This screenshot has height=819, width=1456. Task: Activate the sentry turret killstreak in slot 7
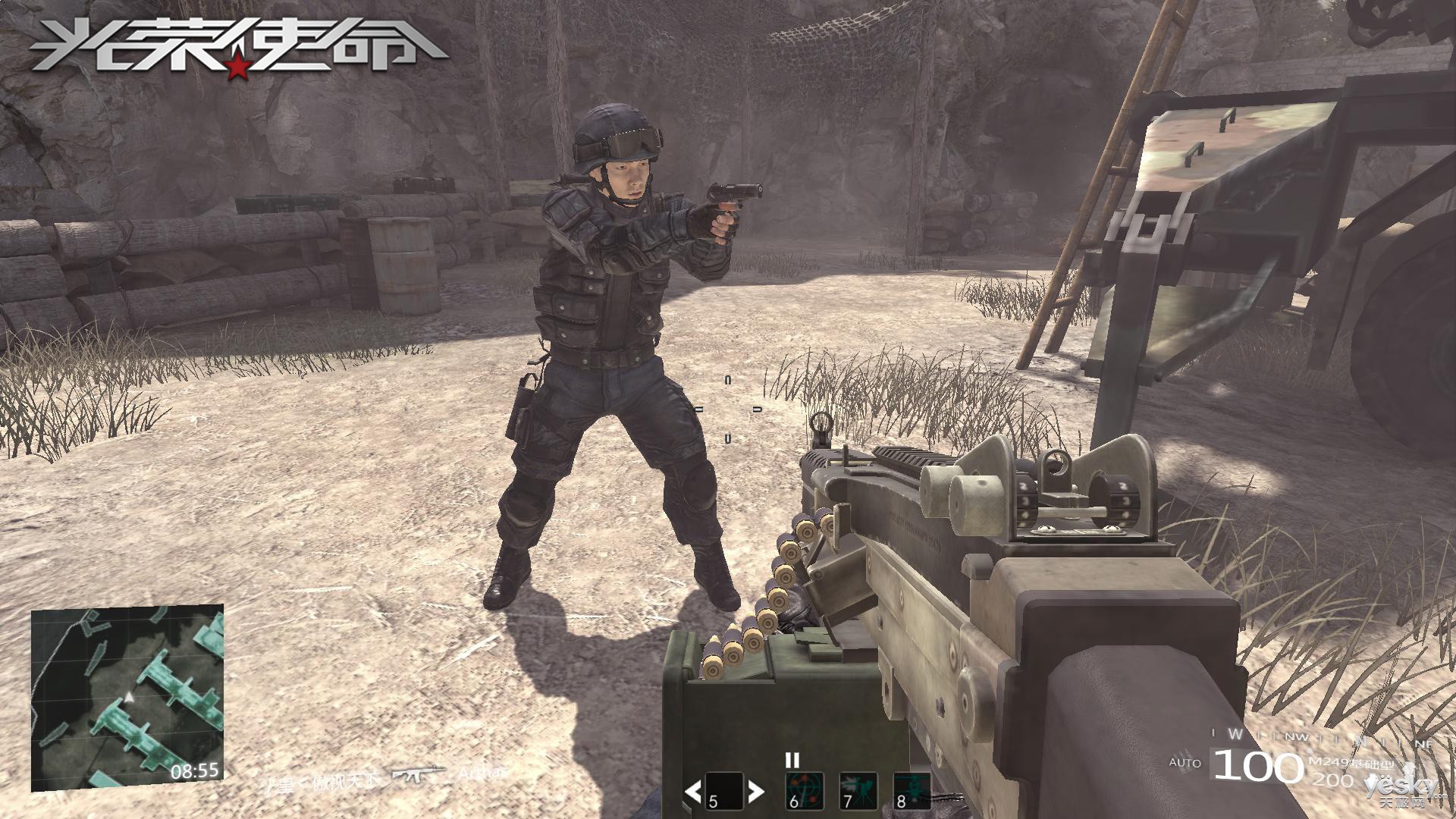(858, 792)
